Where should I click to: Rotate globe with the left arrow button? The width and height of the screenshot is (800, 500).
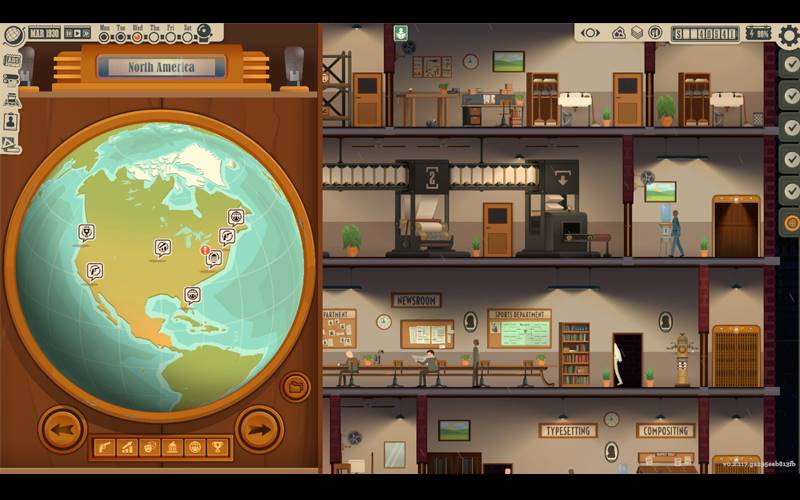[x=62, y=429]
